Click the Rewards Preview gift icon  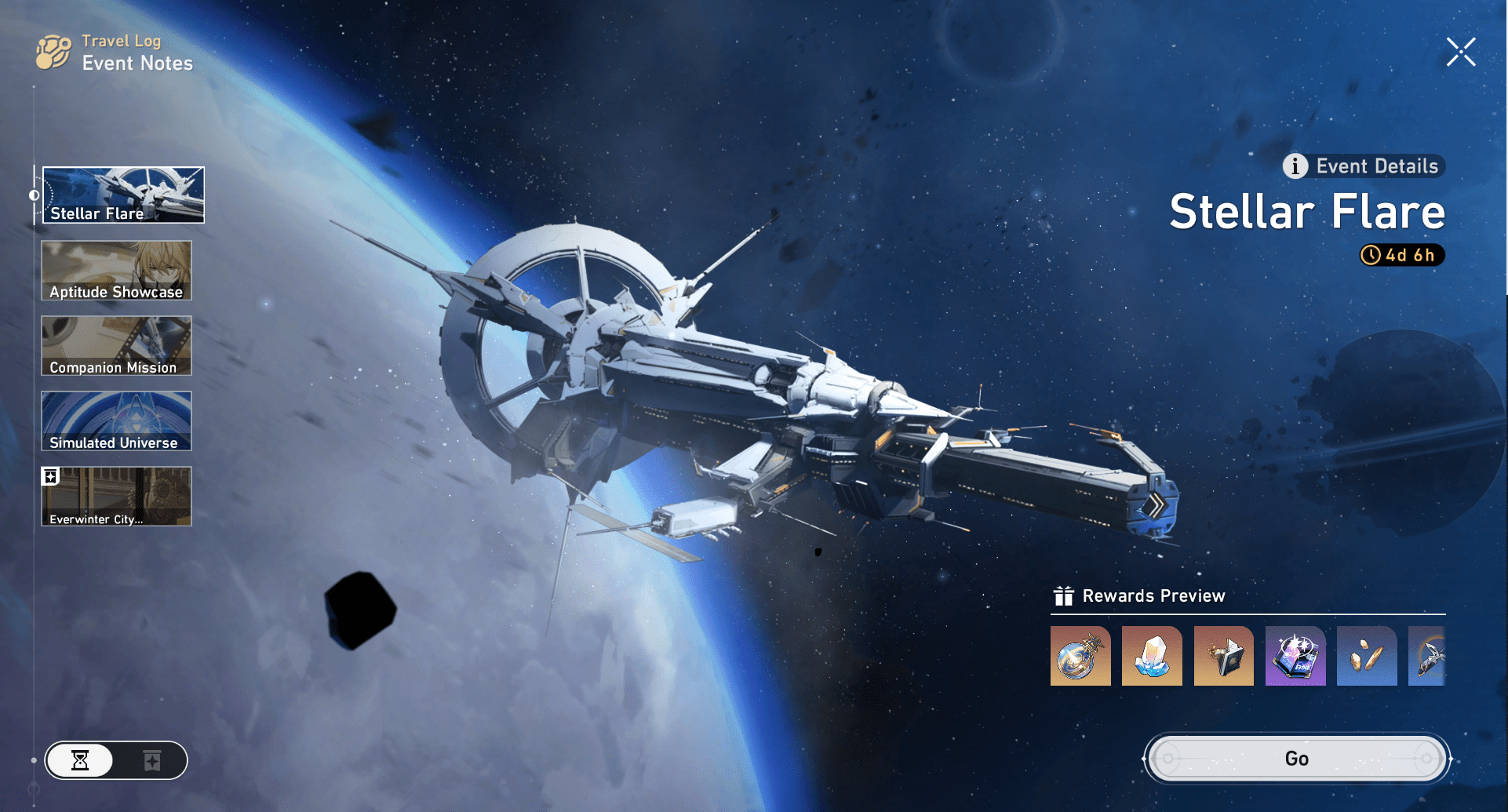pos(1064,595)
